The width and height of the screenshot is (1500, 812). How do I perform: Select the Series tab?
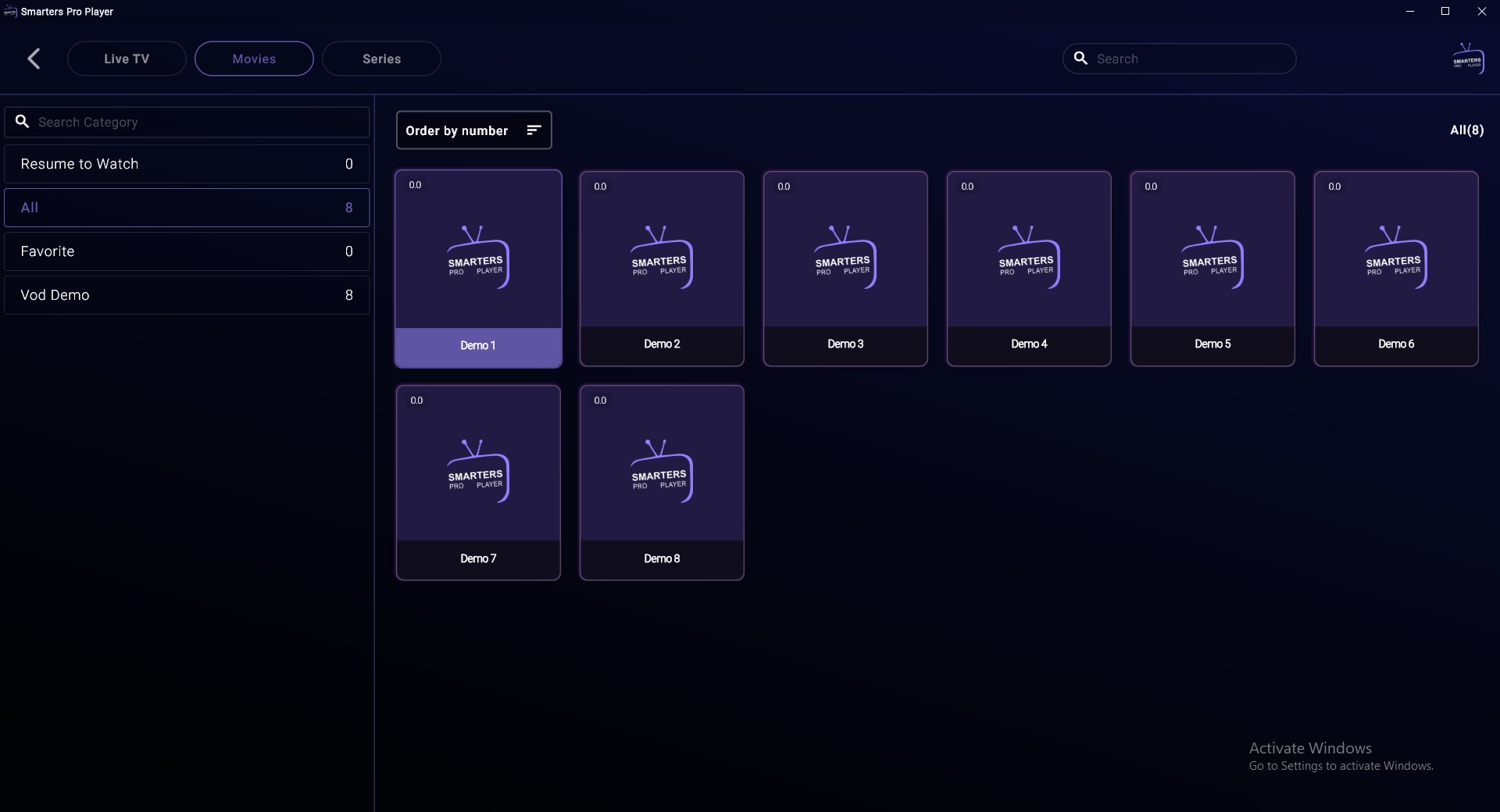tap(381, 59)
